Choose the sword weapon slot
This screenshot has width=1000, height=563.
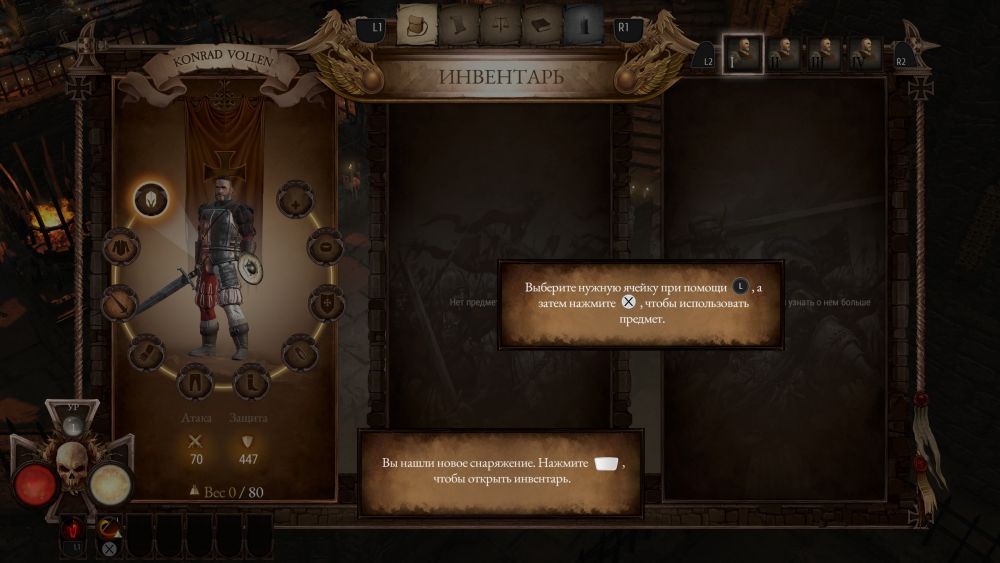(x=120, y=299)
